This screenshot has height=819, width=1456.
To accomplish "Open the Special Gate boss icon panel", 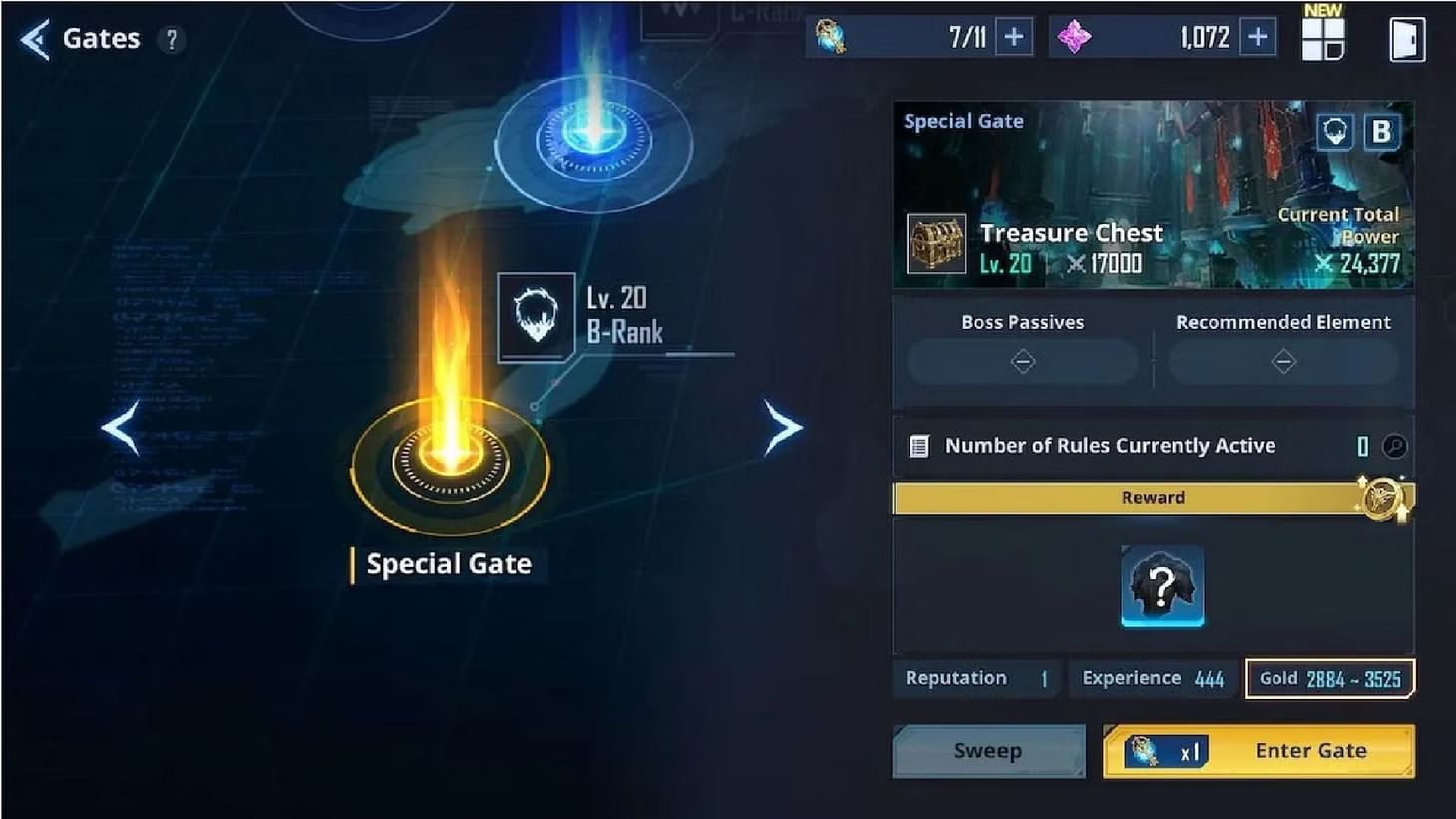I will tap(1337, 131).
